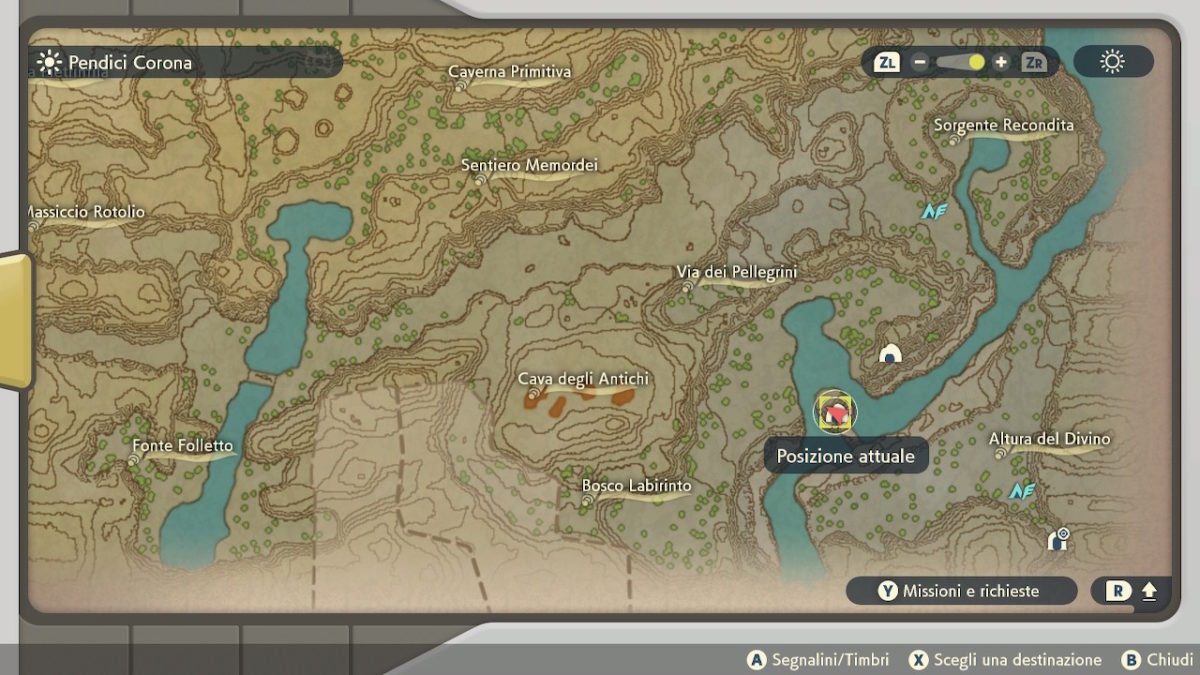The width and height of the screenshot is (1200, 675).
Task: Click the Massiccio Rotolio map label
Action: click(85, 213)
